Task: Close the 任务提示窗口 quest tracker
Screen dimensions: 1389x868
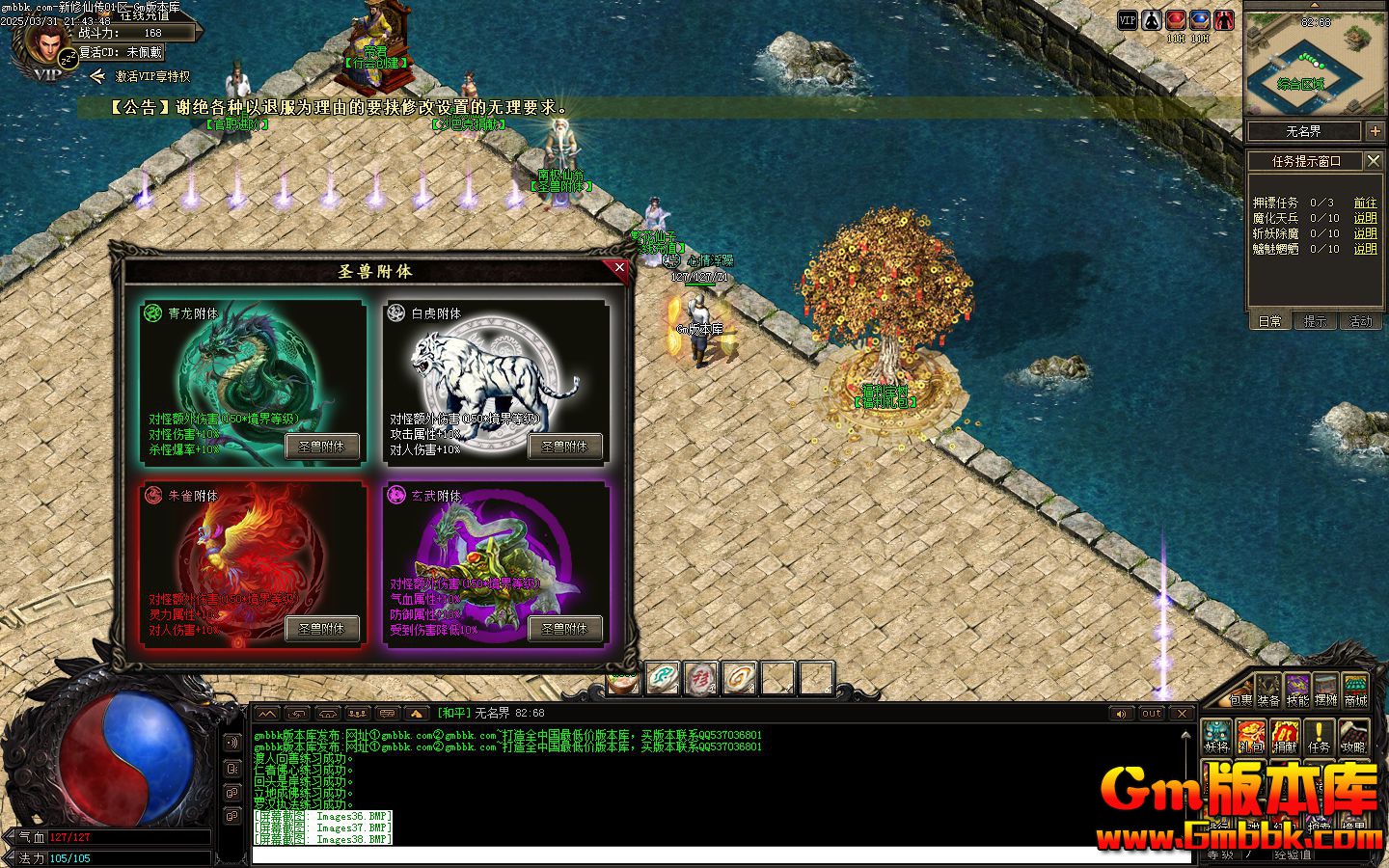Action: click(1374, 160)
